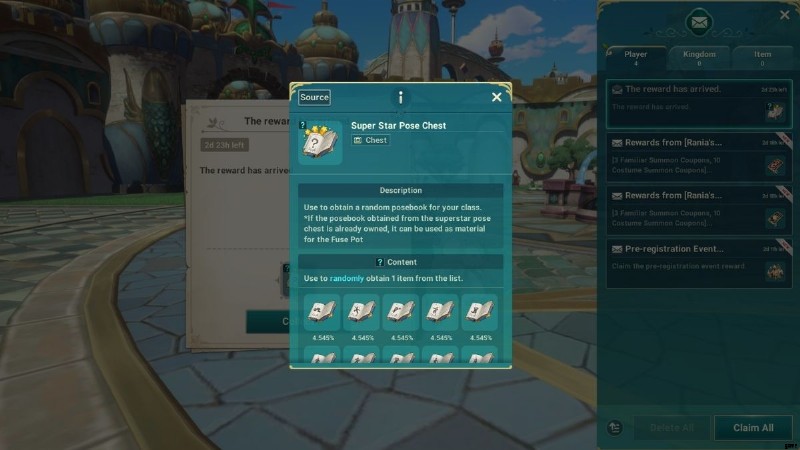Click the info icon atop the item popup
This screenshot has height=450, width=800.
click(400, 97)
